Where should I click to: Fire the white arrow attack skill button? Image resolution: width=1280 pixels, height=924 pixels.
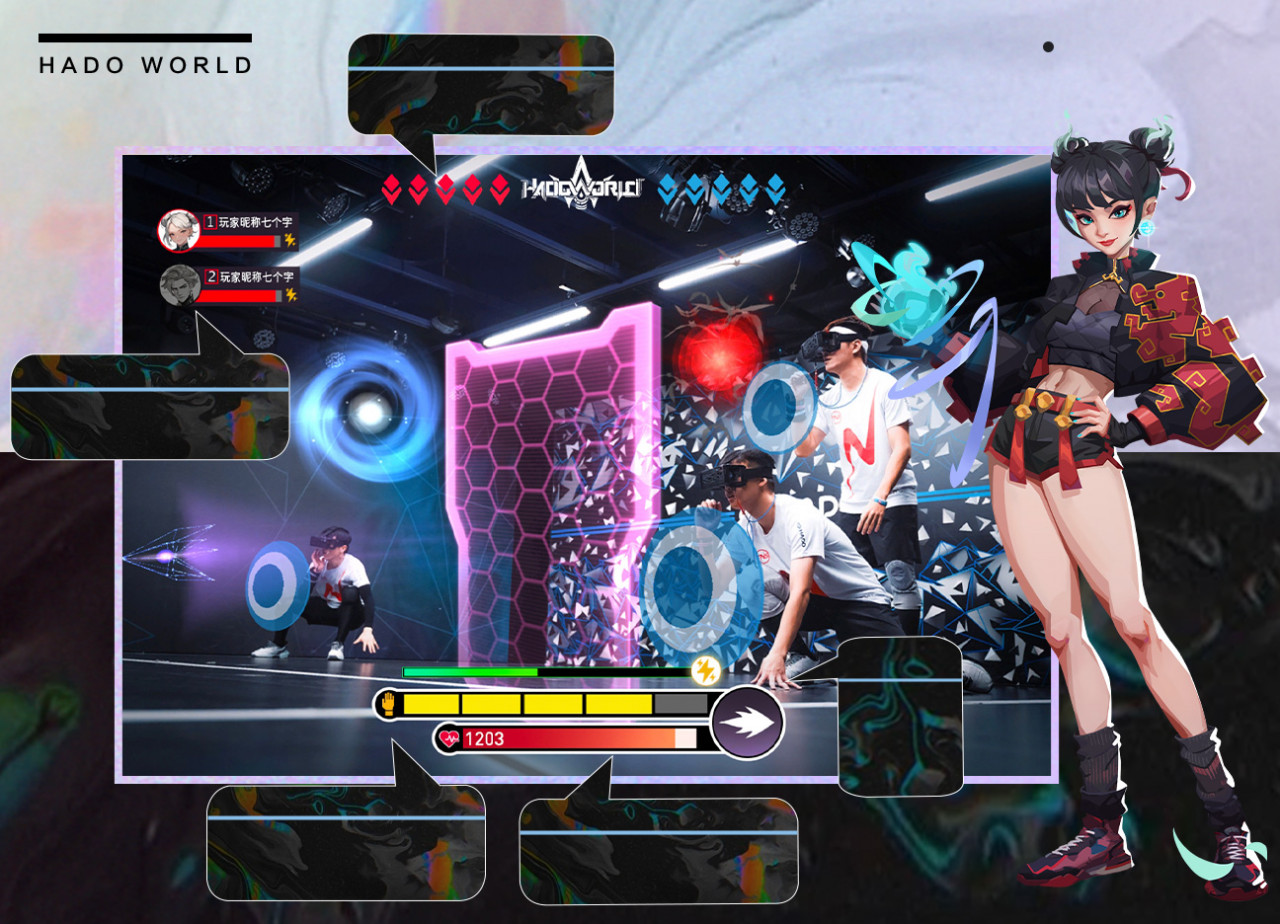coord(747,722)
